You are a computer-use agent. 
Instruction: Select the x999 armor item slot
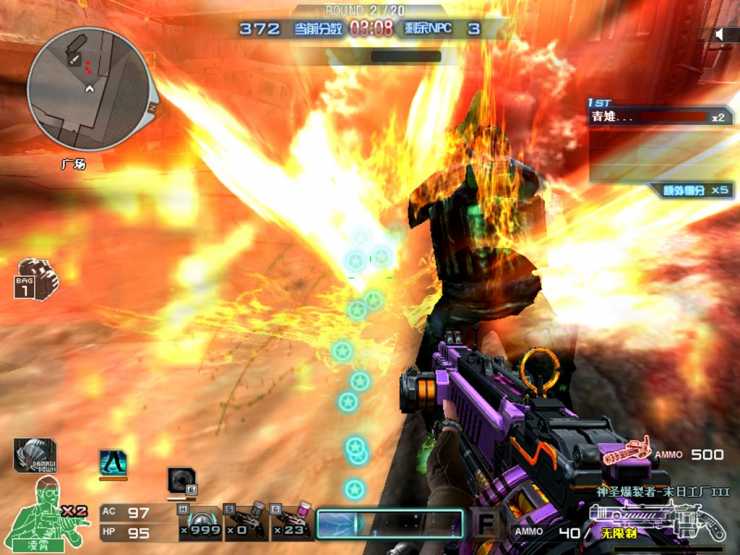click(199, 523)
